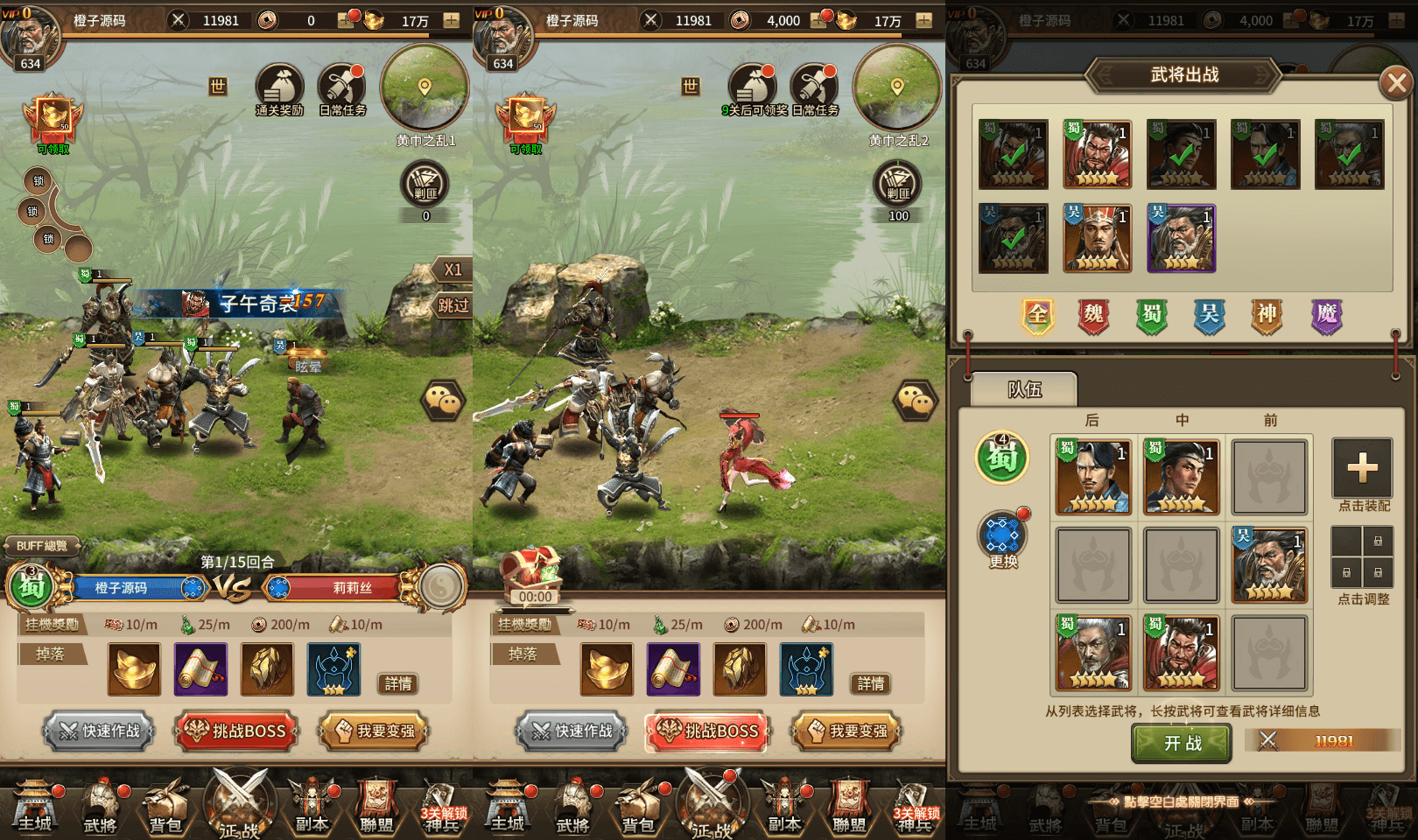Choose the 神 faction filter
This screenshot has height=840, width=1418.
point(1267,315)
